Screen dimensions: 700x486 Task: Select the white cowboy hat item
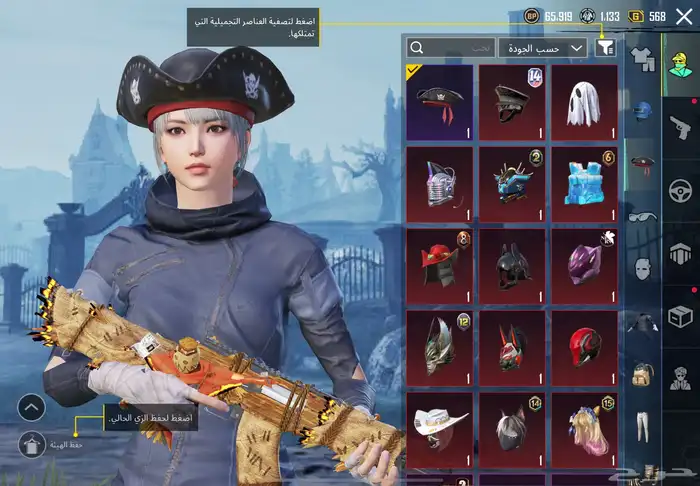[x=440, y=428]
